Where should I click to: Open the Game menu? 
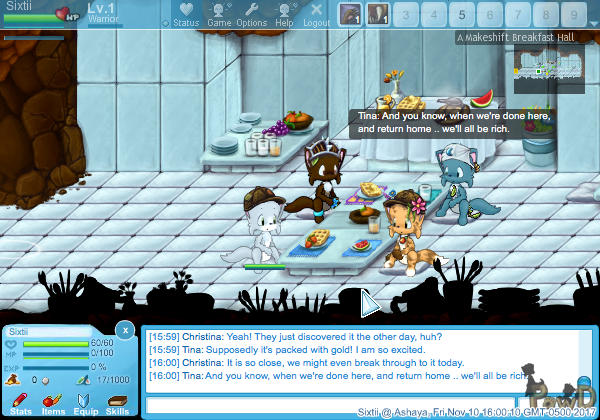[219, 14]
